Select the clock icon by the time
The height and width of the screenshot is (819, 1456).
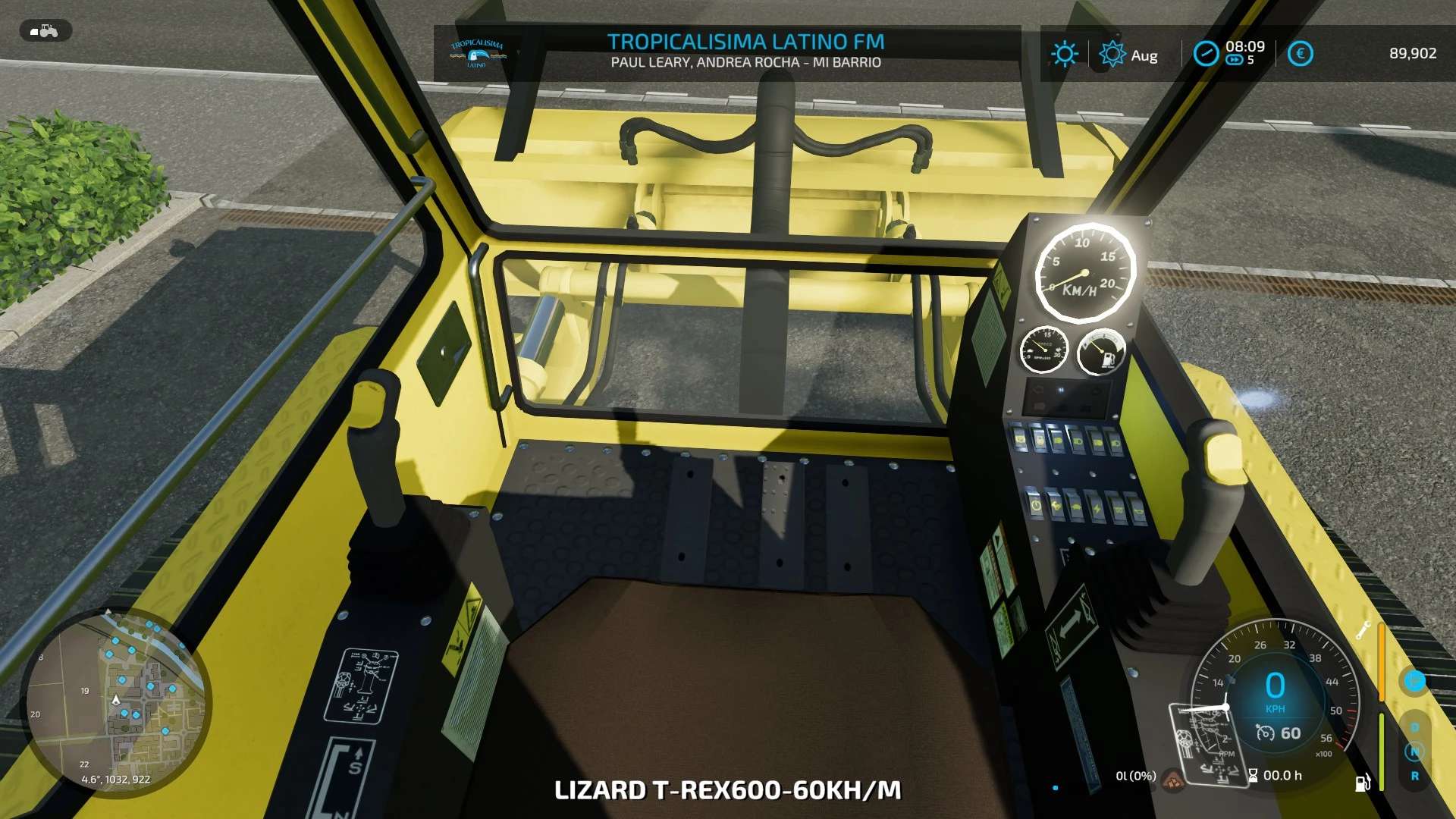(x=1205, y=53)
